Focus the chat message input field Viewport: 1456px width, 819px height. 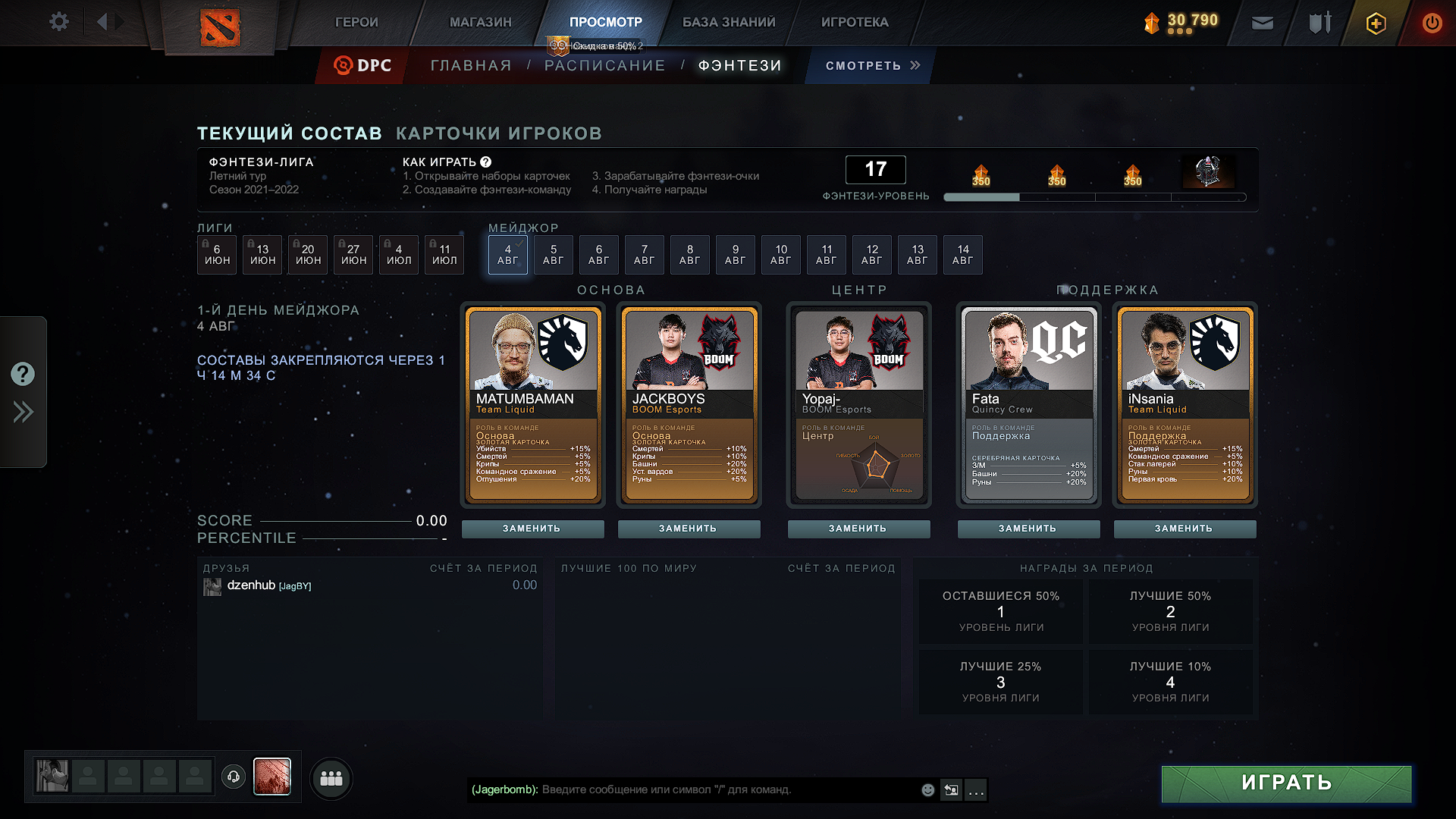click(x=728, y=790)
